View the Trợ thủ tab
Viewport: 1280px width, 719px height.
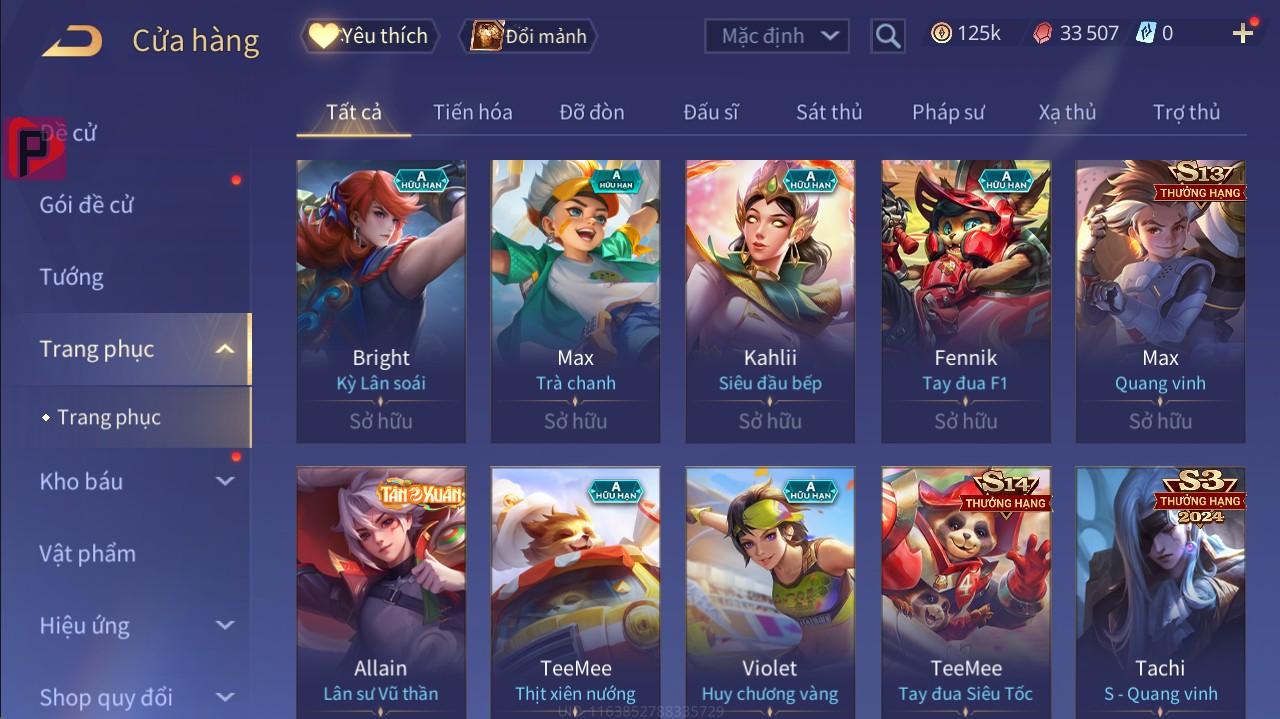coord(1186,112)
